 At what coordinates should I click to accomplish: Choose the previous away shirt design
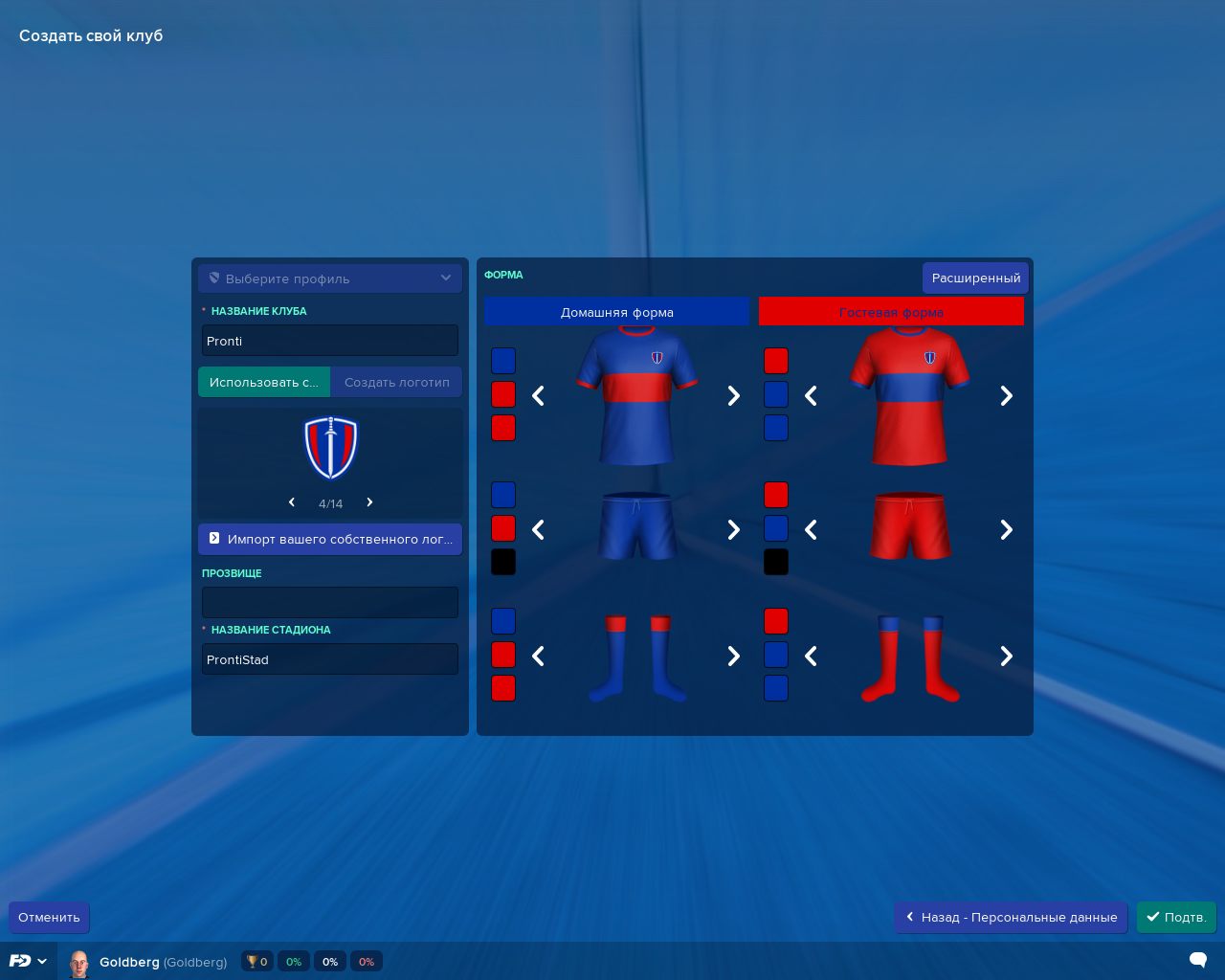click(x=811, y=396)
